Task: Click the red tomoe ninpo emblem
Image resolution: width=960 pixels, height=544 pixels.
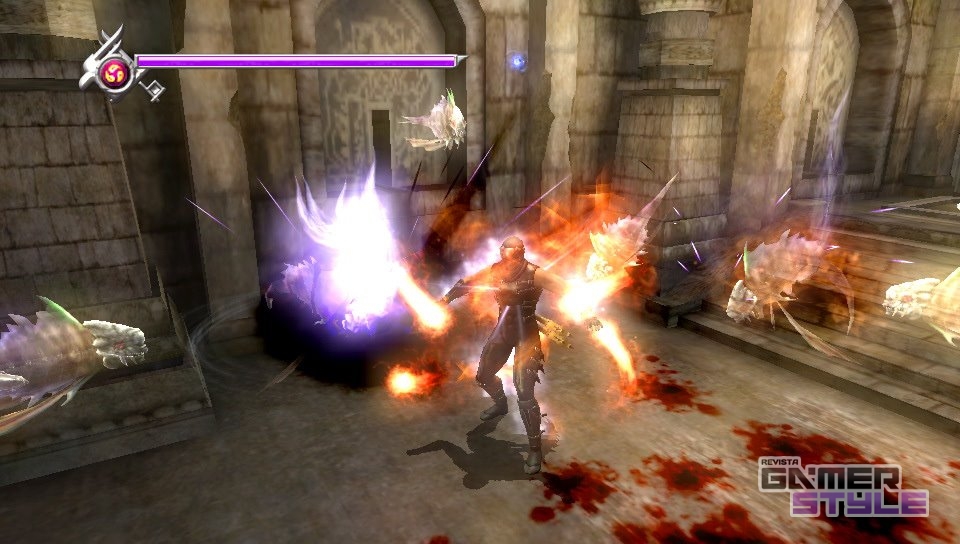Action: click(x=116, y=72)
